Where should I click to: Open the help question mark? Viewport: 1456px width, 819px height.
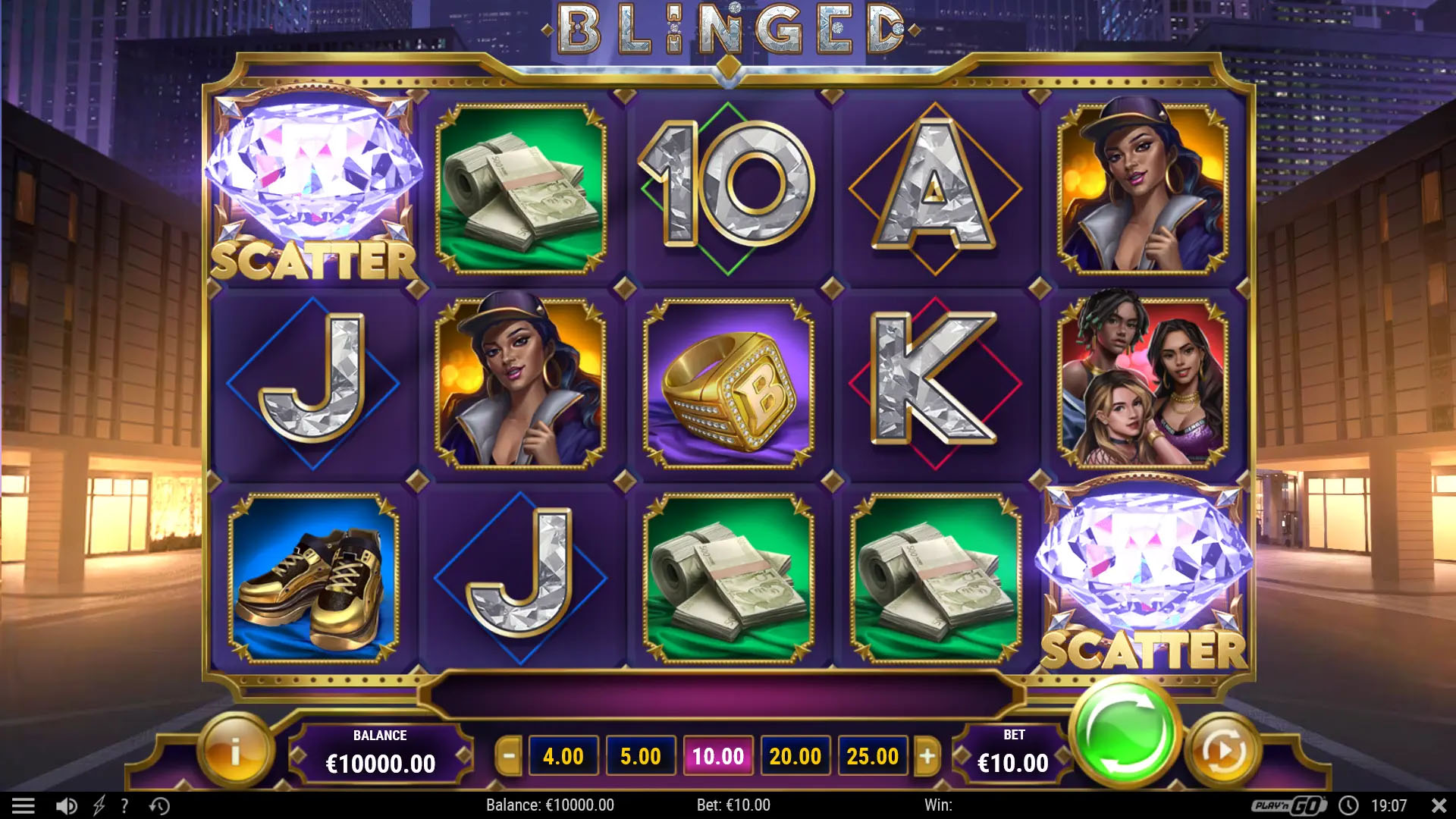click(124, 805)
